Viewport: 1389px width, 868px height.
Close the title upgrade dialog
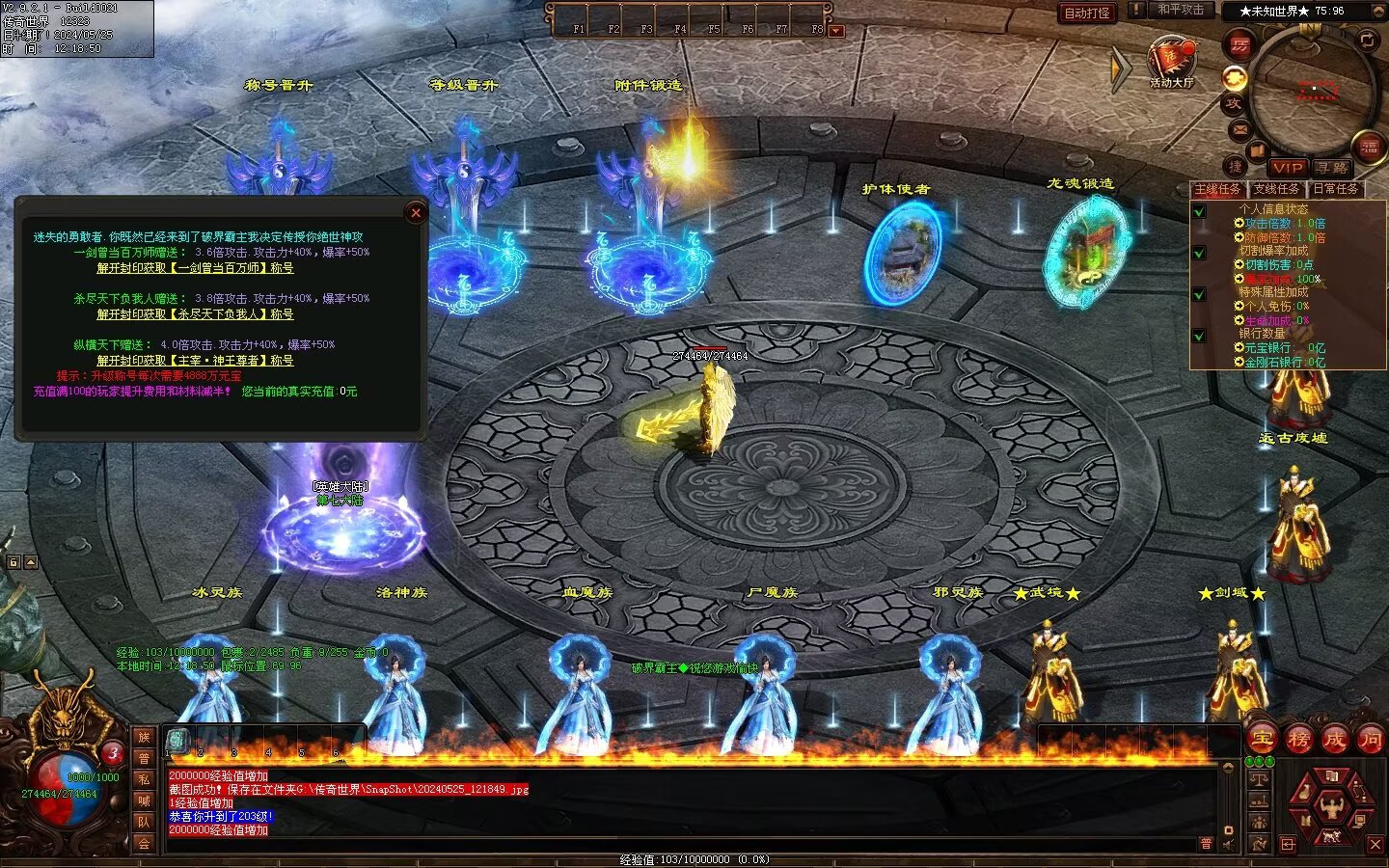[416, 212]
